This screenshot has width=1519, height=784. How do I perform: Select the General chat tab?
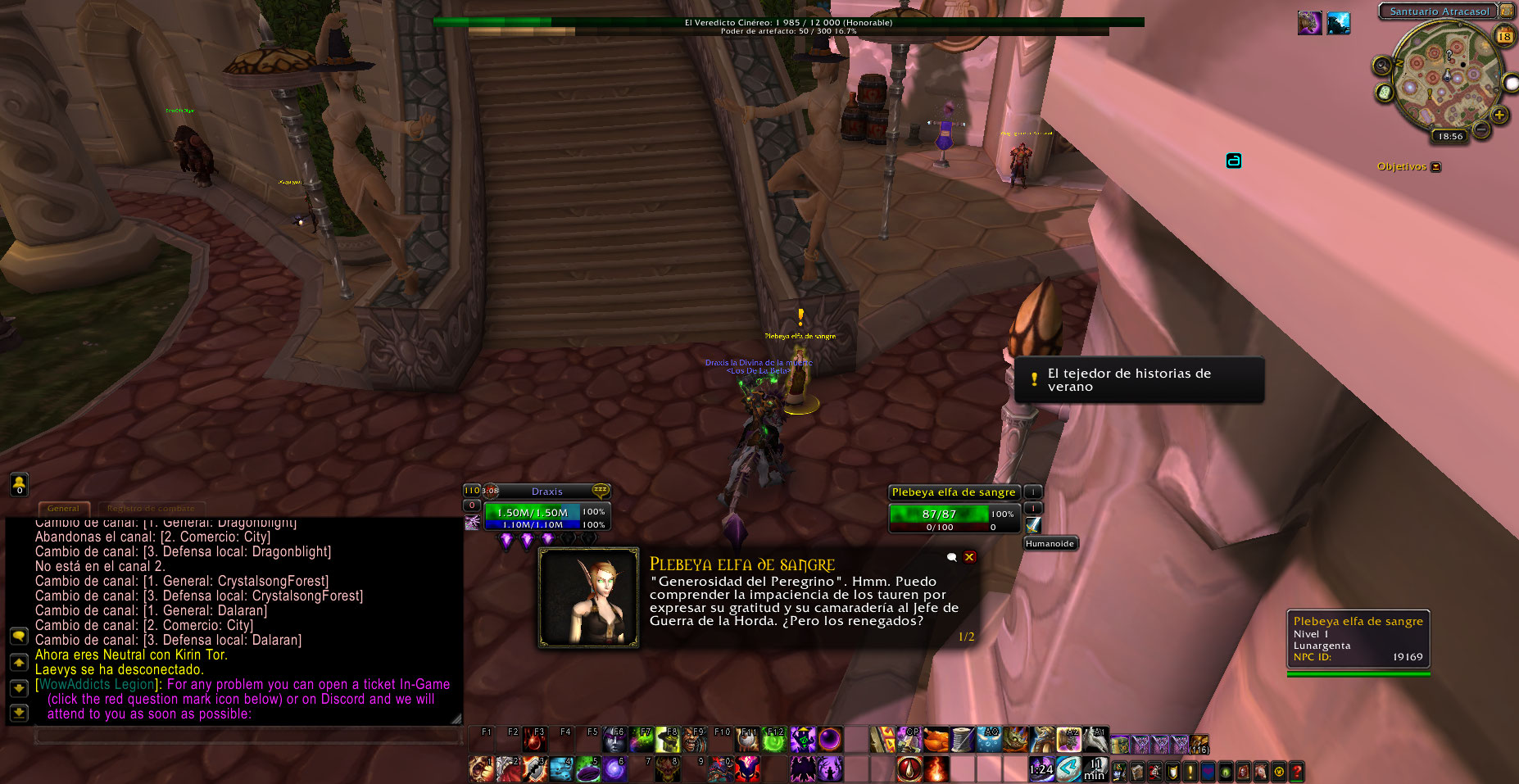coord(63,509)
